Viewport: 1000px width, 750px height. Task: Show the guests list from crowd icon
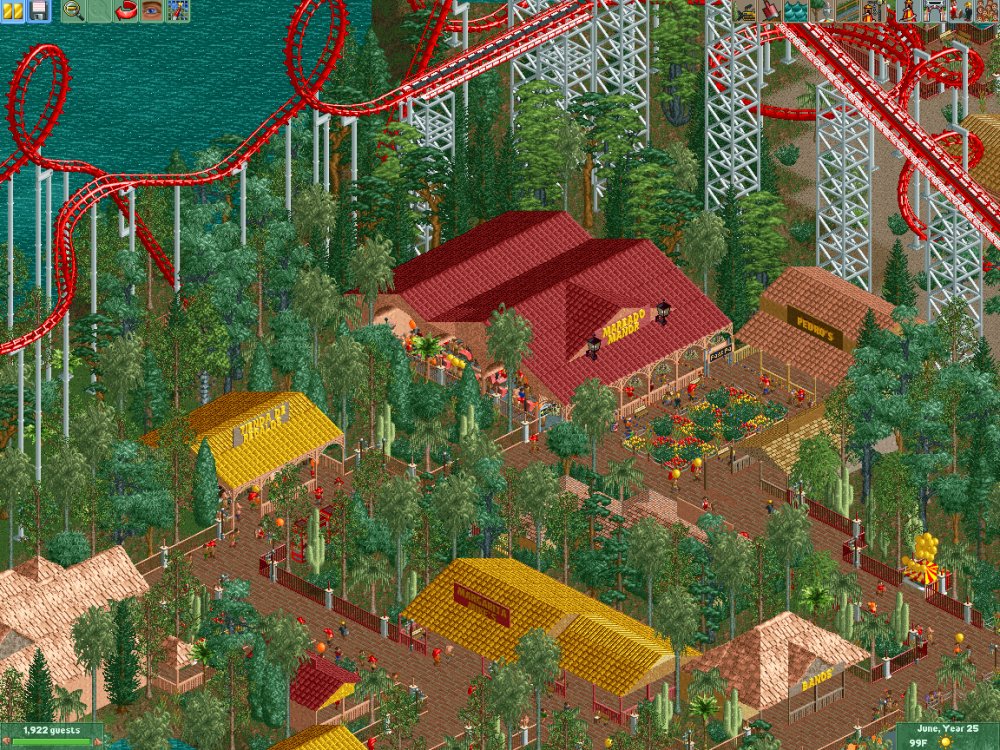click(986, 11)
